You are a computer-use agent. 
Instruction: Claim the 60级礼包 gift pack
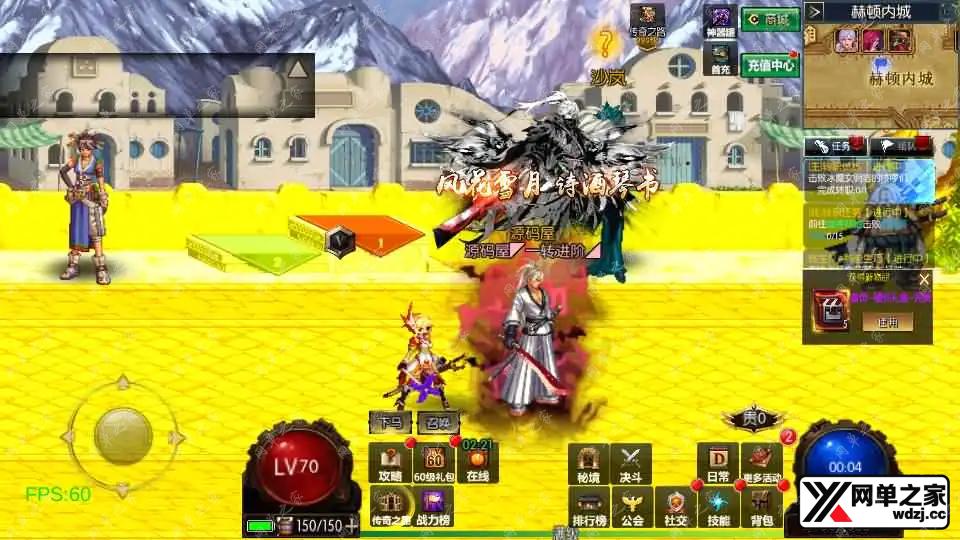pyautogui.click(x=435, y=464)
